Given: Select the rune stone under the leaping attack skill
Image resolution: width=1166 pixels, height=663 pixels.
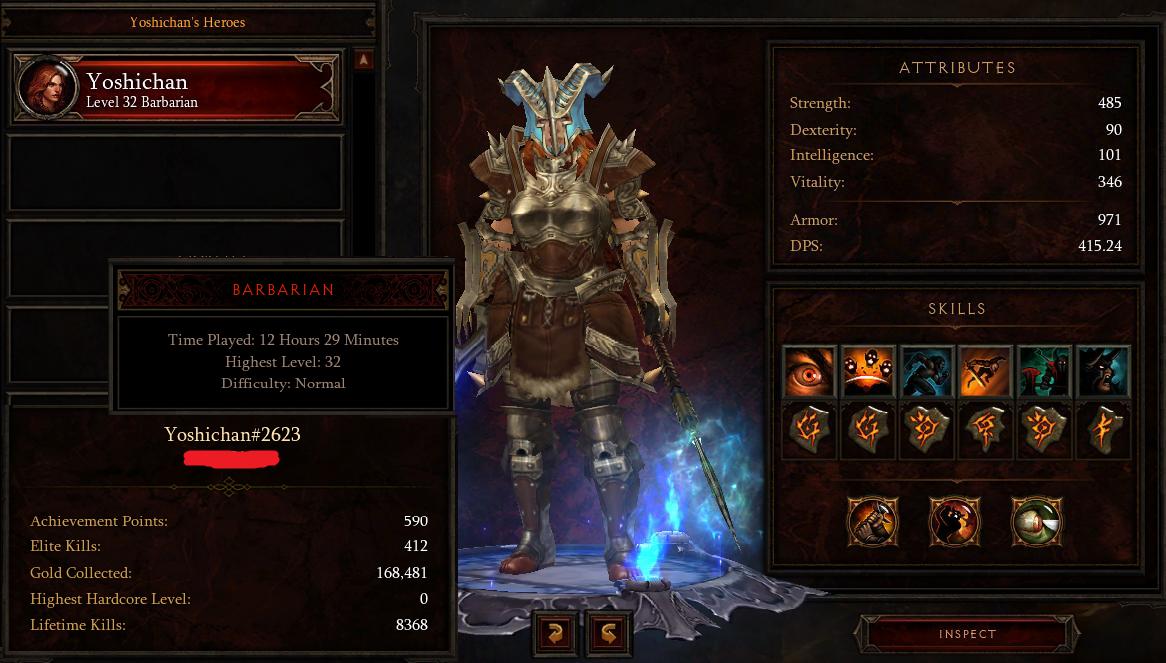Looking at the screenshot, I should pyautogui.click(x=985, y=430).
